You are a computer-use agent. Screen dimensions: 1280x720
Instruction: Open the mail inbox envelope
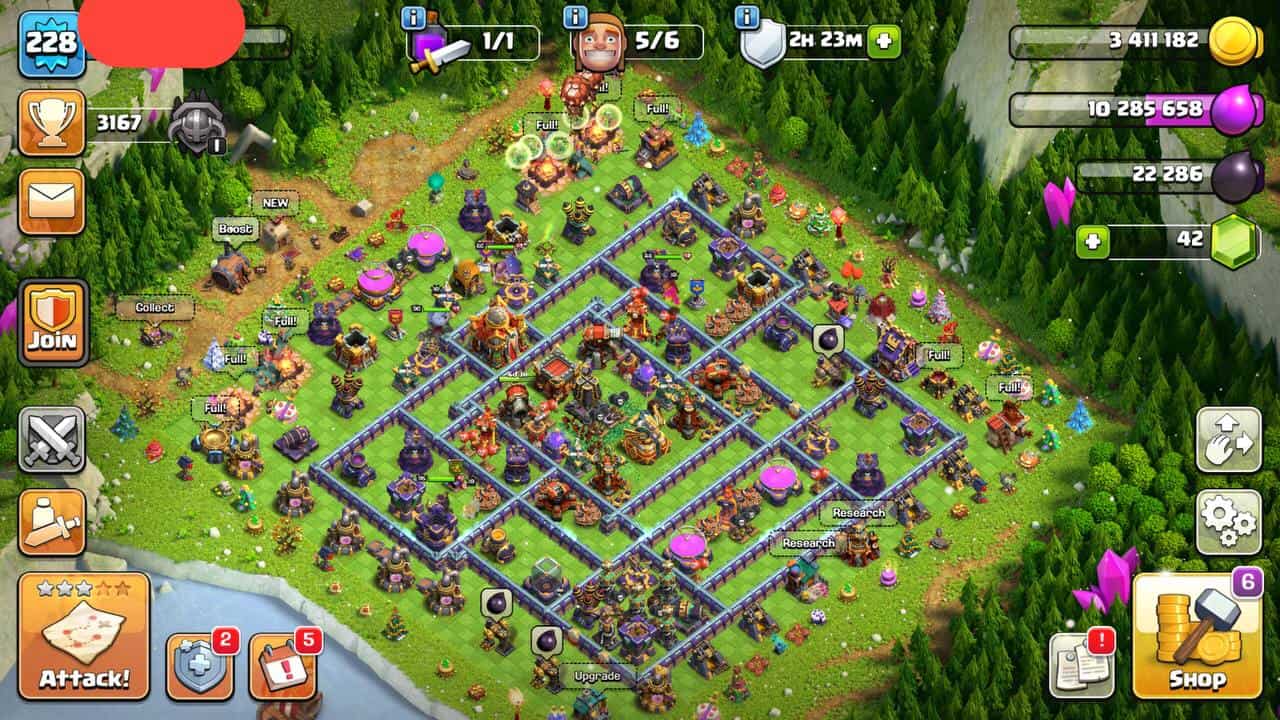tap(51, 201)
